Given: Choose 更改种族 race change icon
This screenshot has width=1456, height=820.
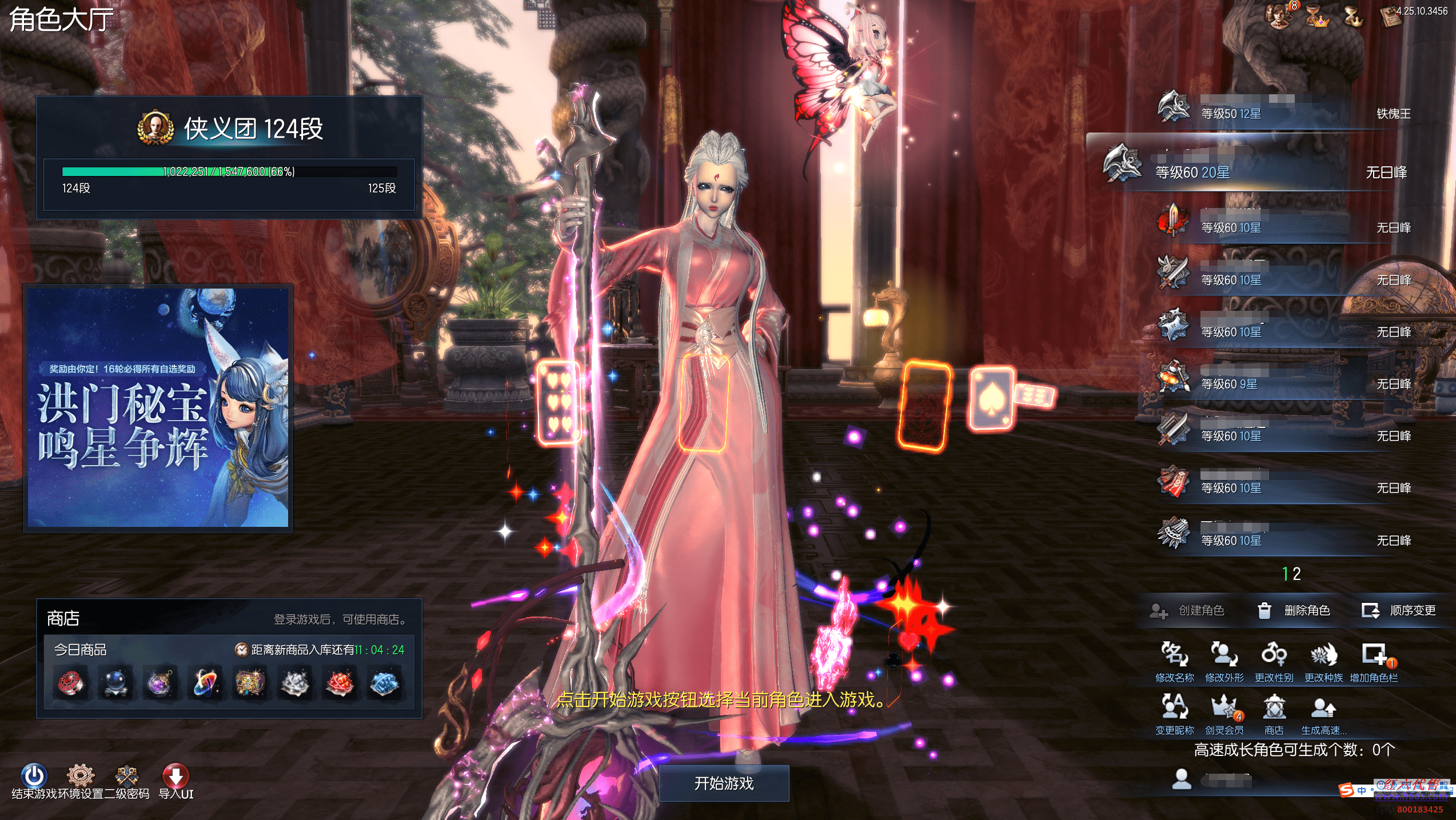Looking at the screenshot, I should click(x=1323, y=661).
